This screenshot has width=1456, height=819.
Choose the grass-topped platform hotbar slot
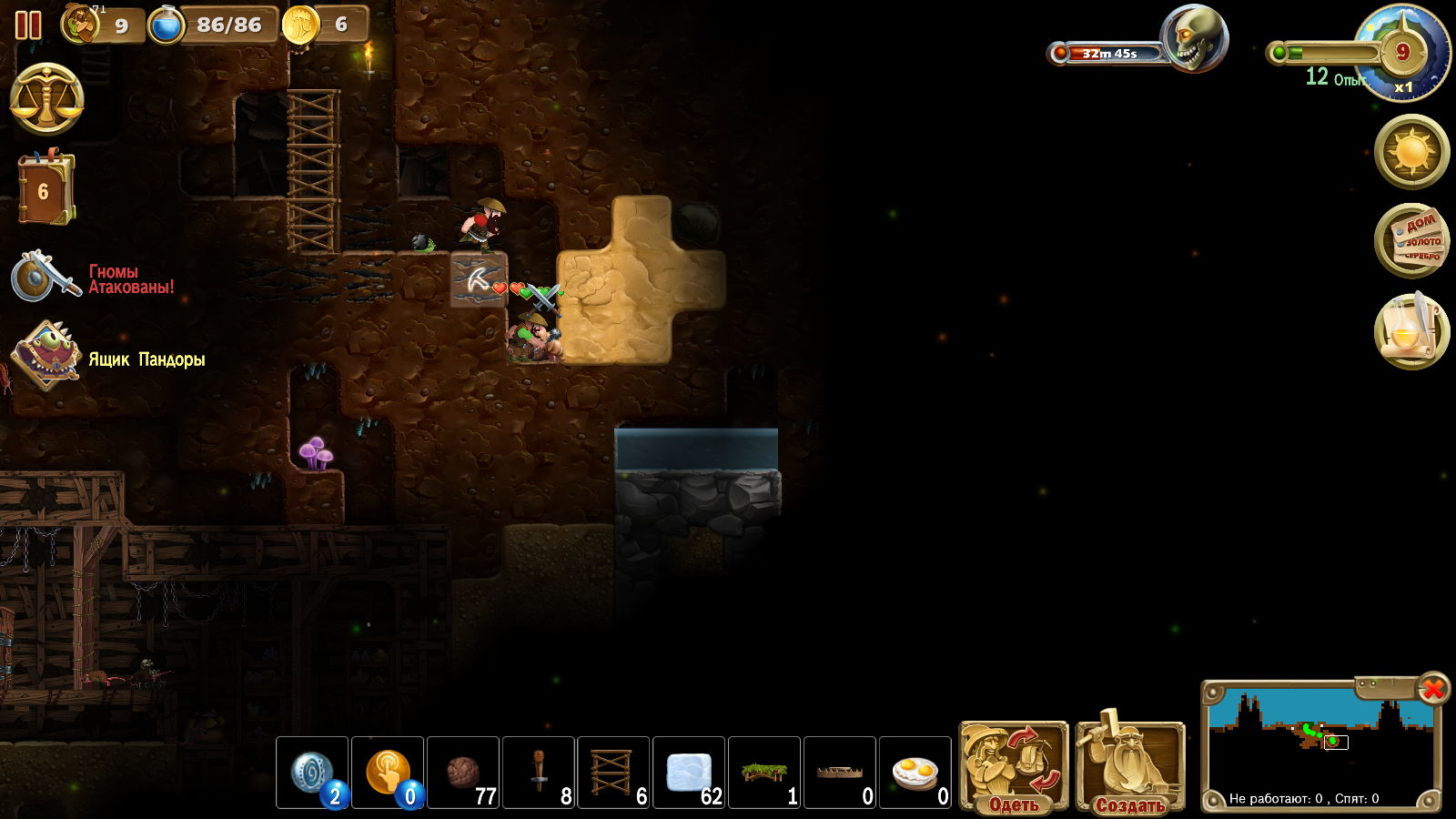pos(764,773)
